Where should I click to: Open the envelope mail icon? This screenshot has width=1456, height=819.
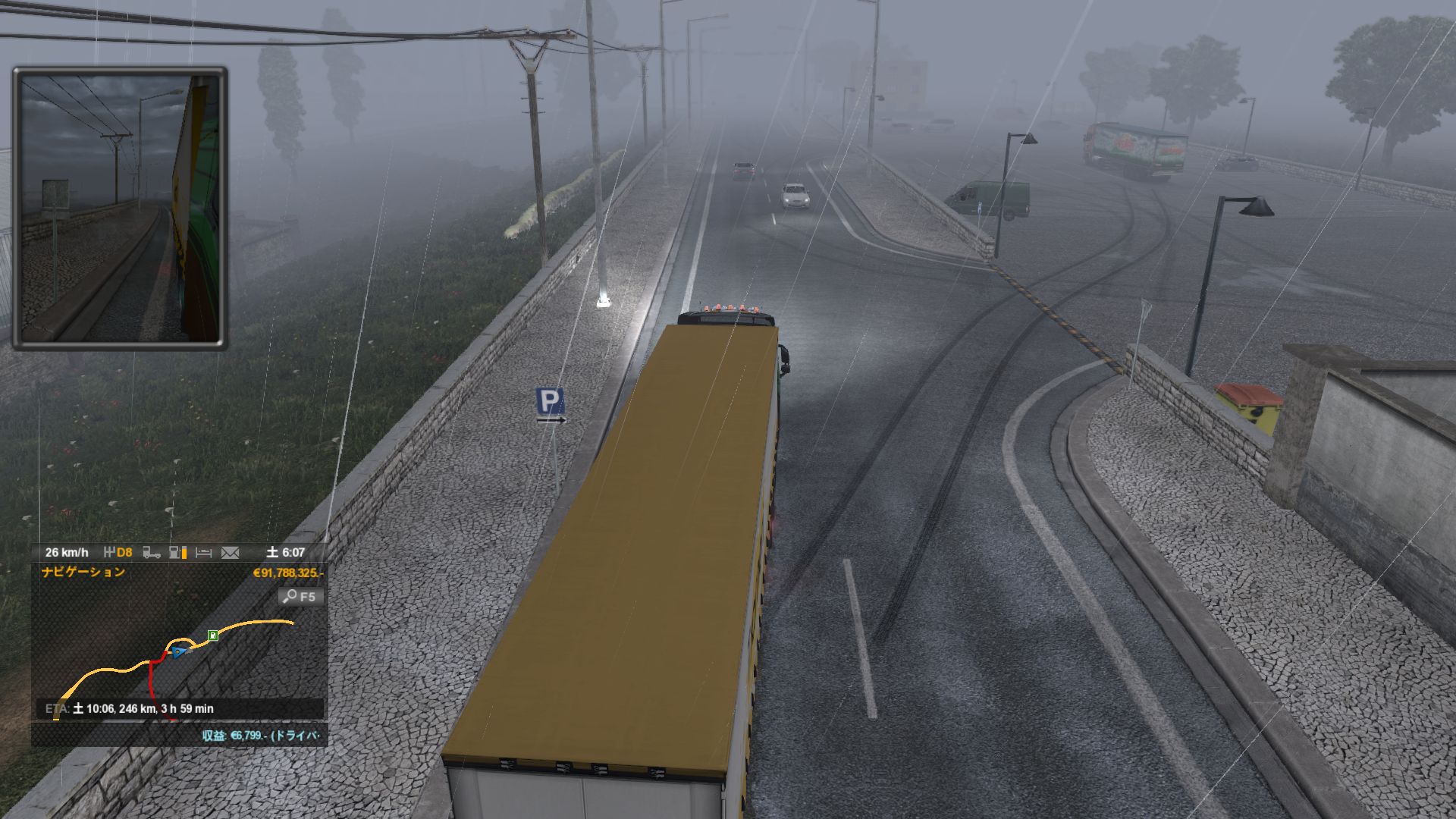(x=230, y=553)
